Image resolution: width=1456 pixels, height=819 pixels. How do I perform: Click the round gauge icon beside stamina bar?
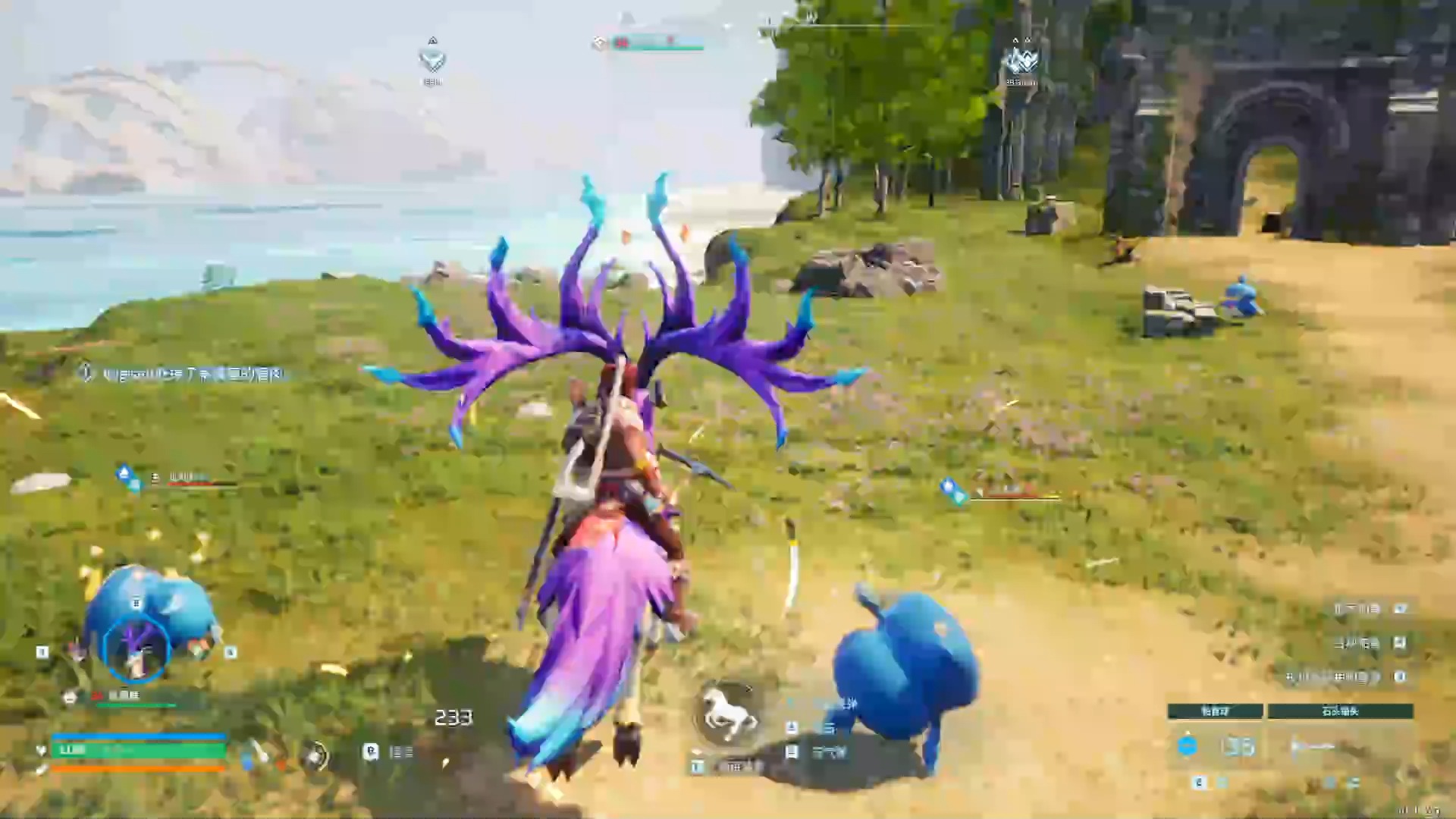pos(315,755)
